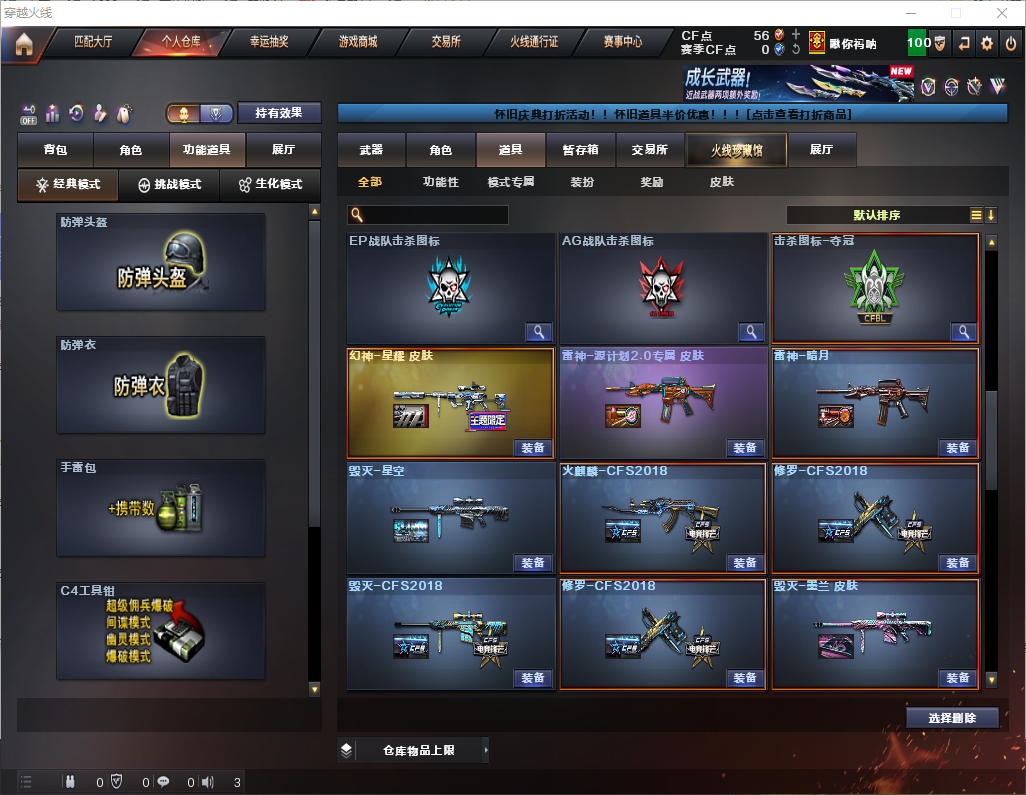The height and width of the screenshot is (795, 1026).
Task: Switch to 生化模式 bio mode
Action: [270, 185]
